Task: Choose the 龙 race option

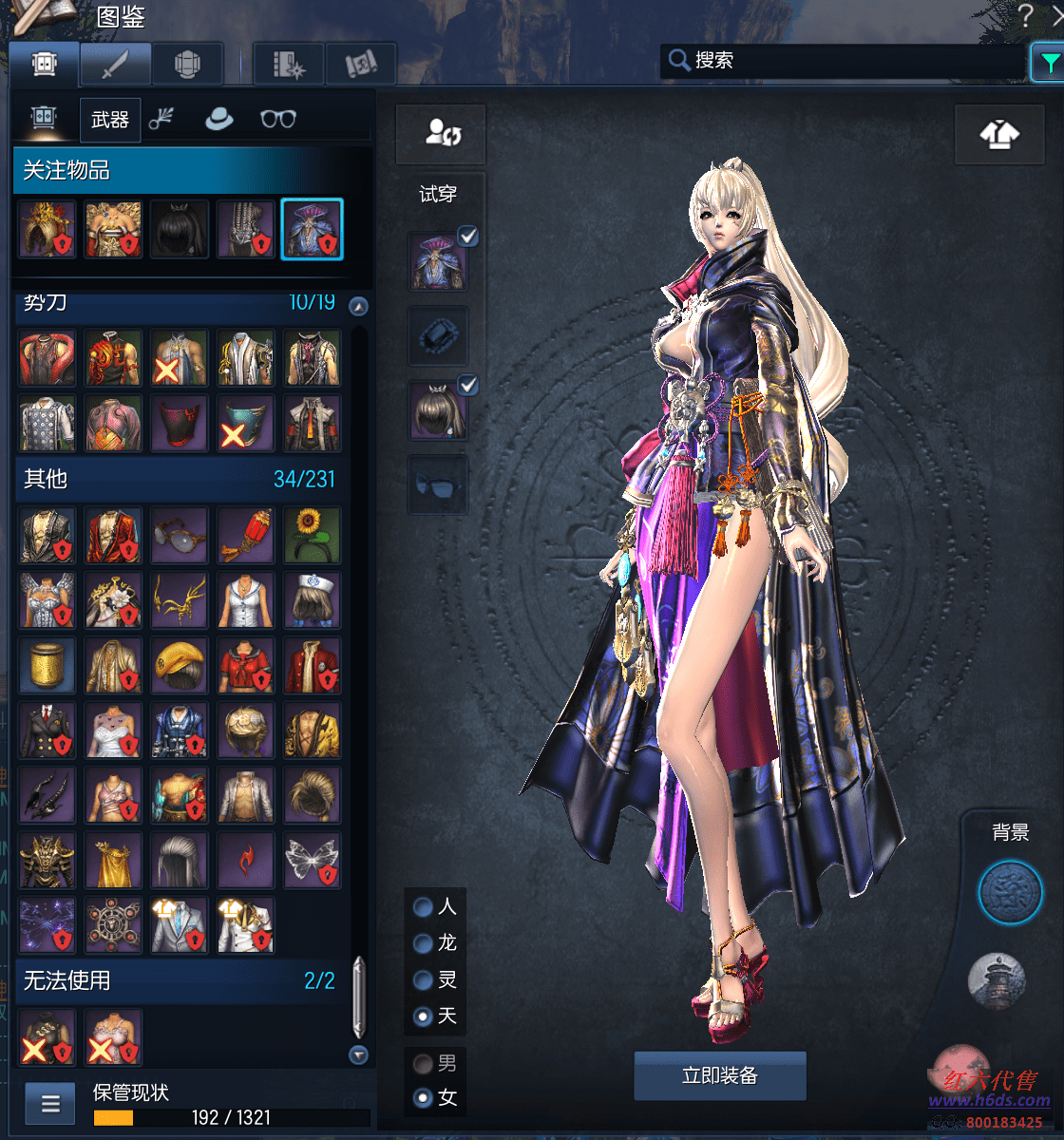Action: click(x=424, y=943)
